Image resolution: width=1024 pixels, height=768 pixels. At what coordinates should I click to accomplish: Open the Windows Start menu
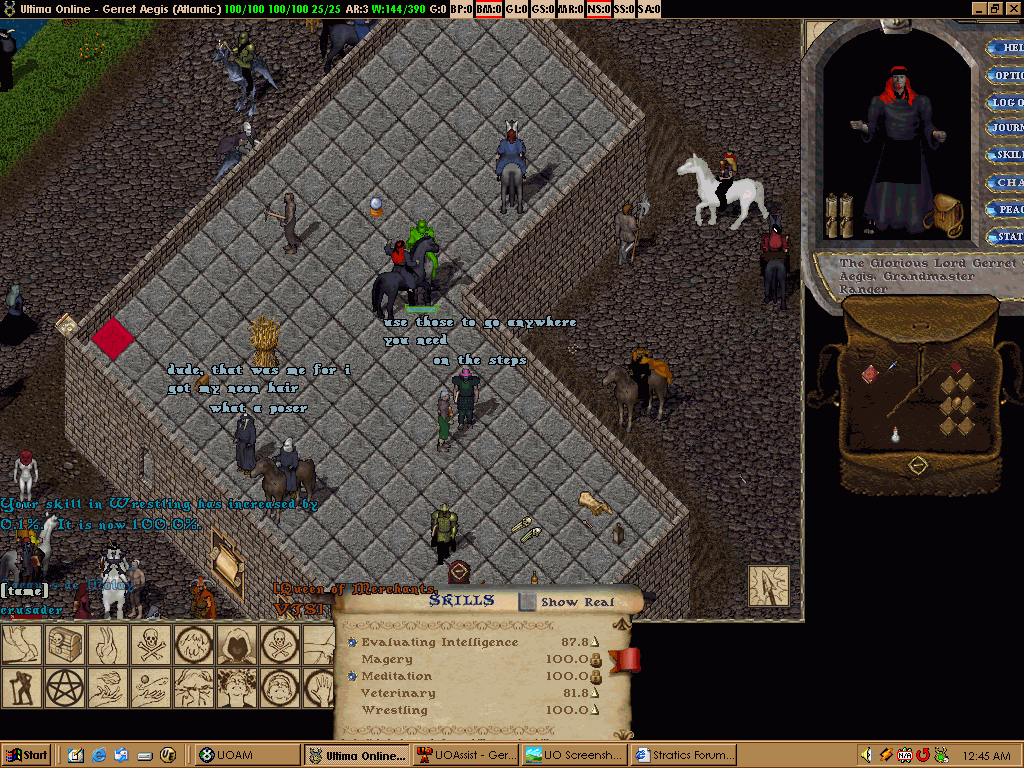(27, 755)
